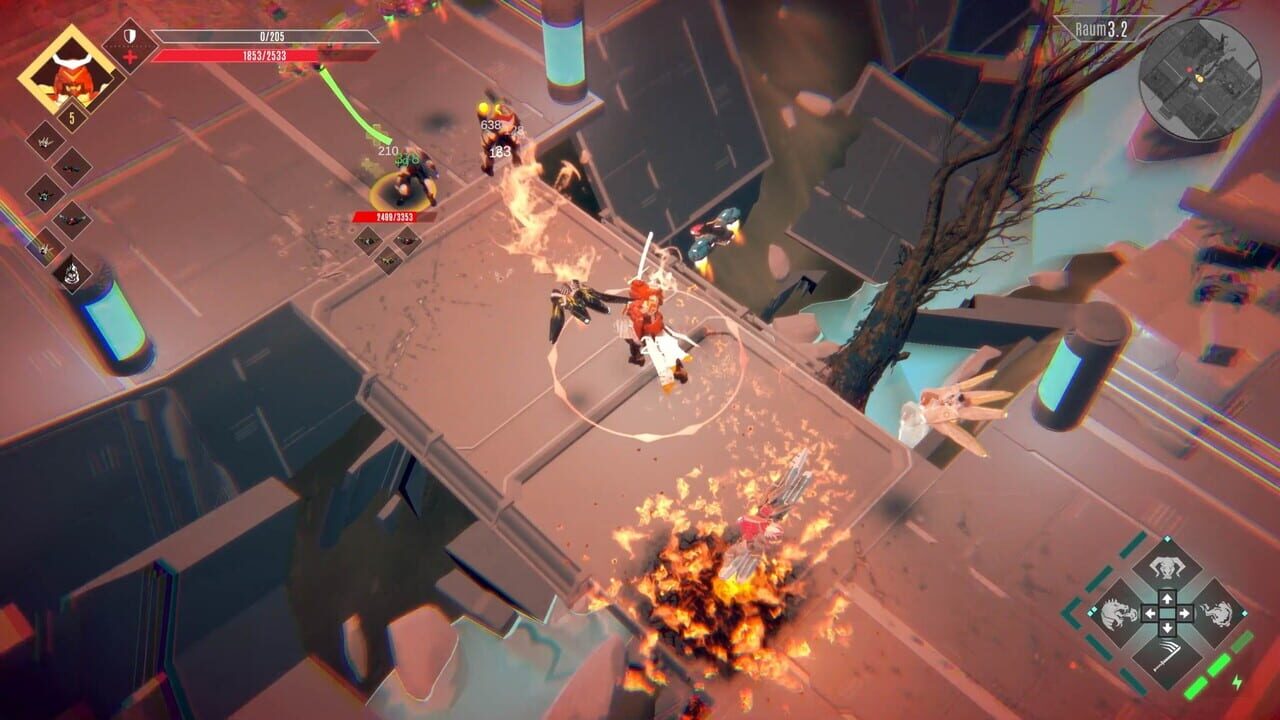Screen dimensions: 1280x720
Task: Toggle the up arrow on the d-pad selector
Action: tap(1167, 598)
